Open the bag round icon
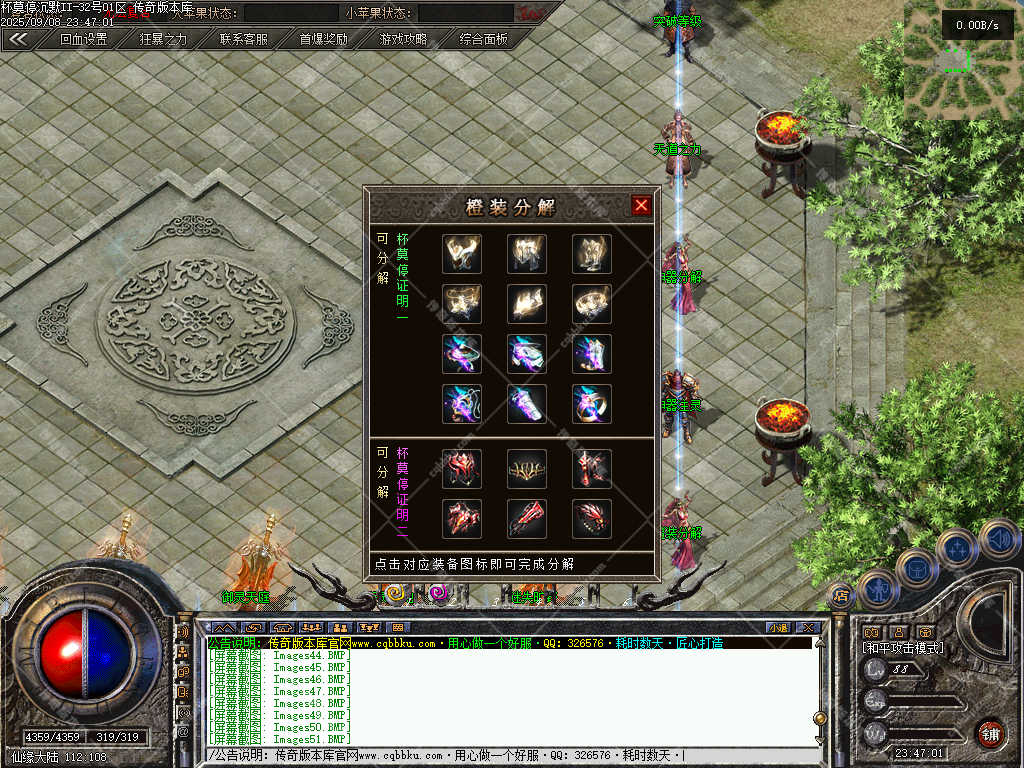The height and width of the screenshot is (768, 1024). click(x=915, y=568)
